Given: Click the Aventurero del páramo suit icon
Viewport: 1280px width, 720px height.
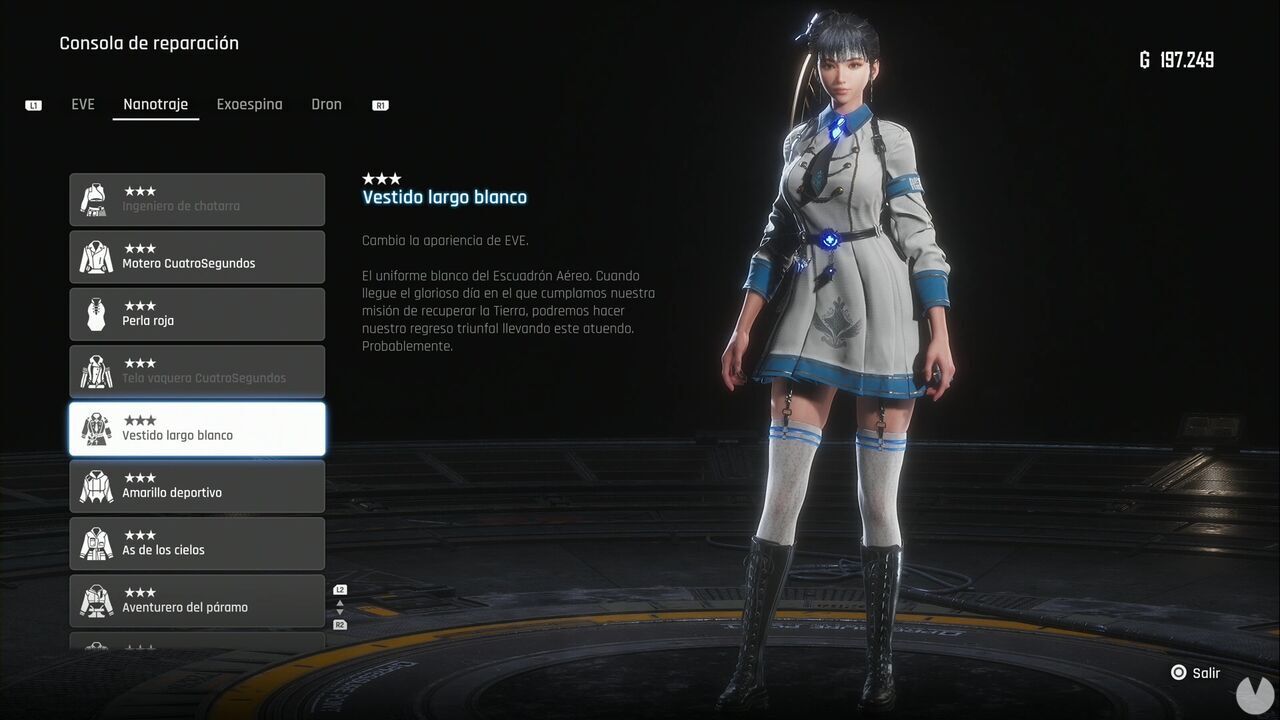Looking at the screenshot, I should [95, 600].
